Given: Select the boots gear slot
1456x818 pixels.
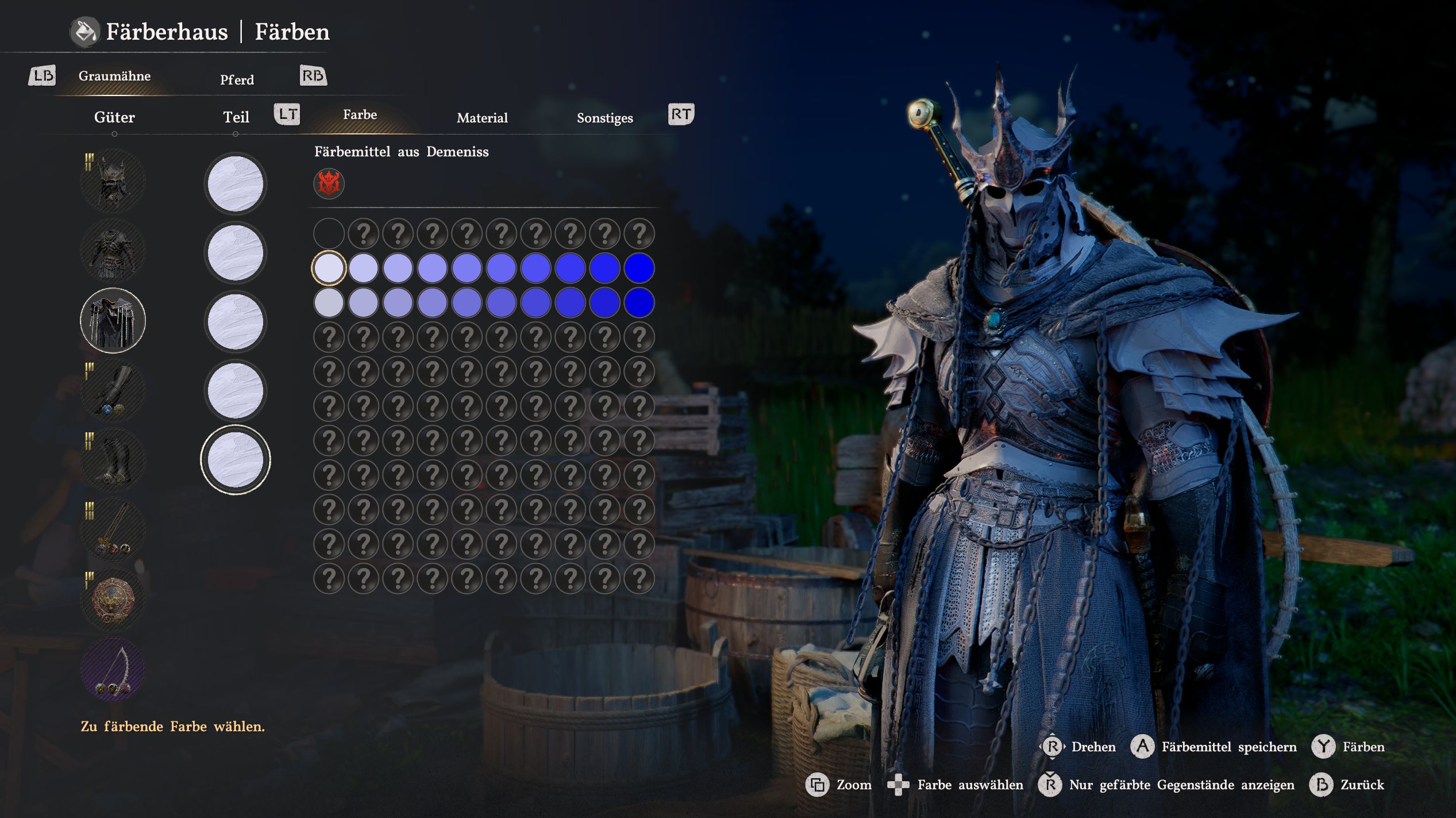Looking at the screenshot, I should (113, 460).
